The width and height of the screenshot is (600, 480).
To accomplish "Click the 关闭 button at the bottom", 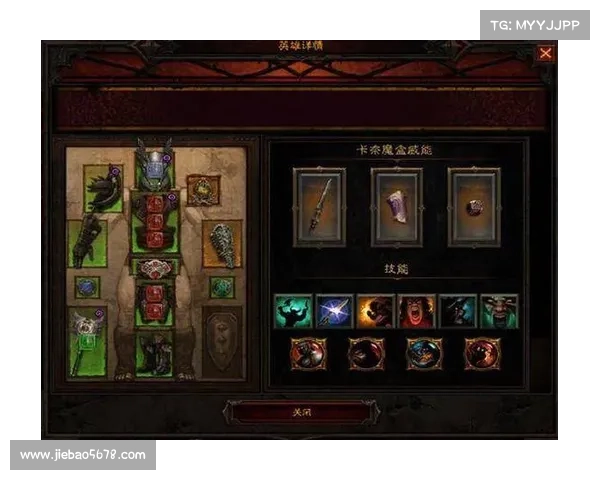I will (299, 410).
